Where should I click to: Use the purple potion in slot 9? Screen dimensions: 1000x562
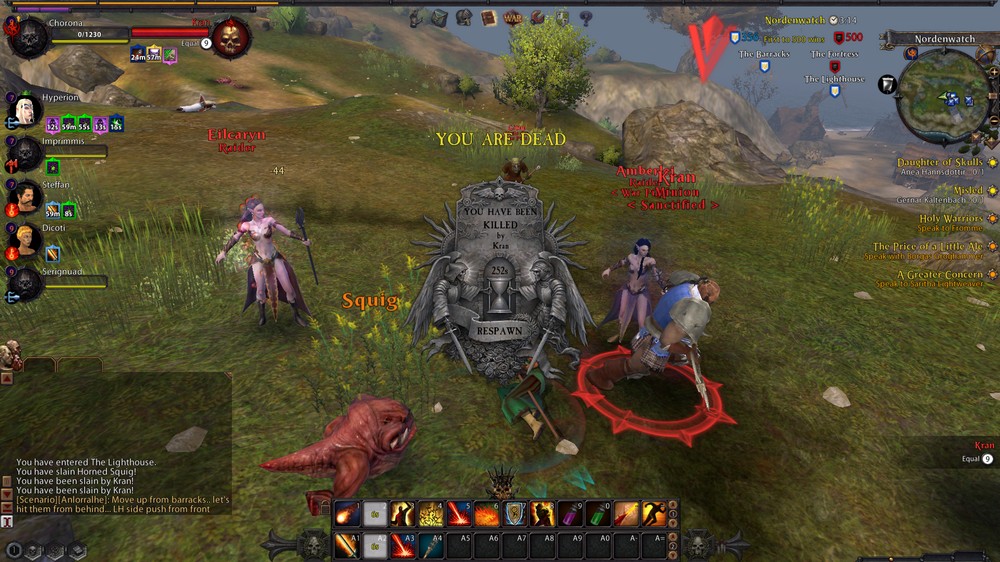570,514
